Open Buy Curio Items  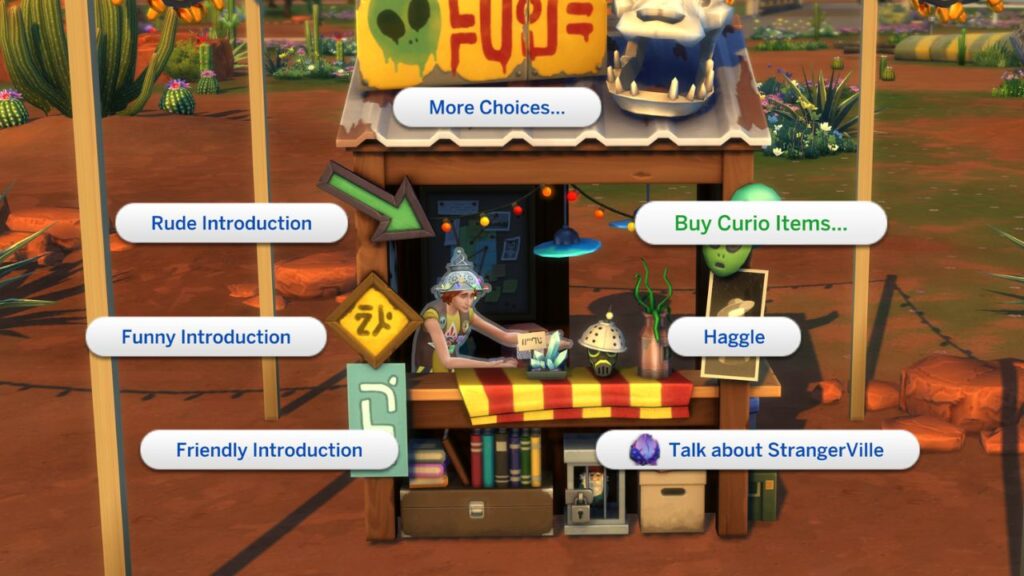point(760,223)
